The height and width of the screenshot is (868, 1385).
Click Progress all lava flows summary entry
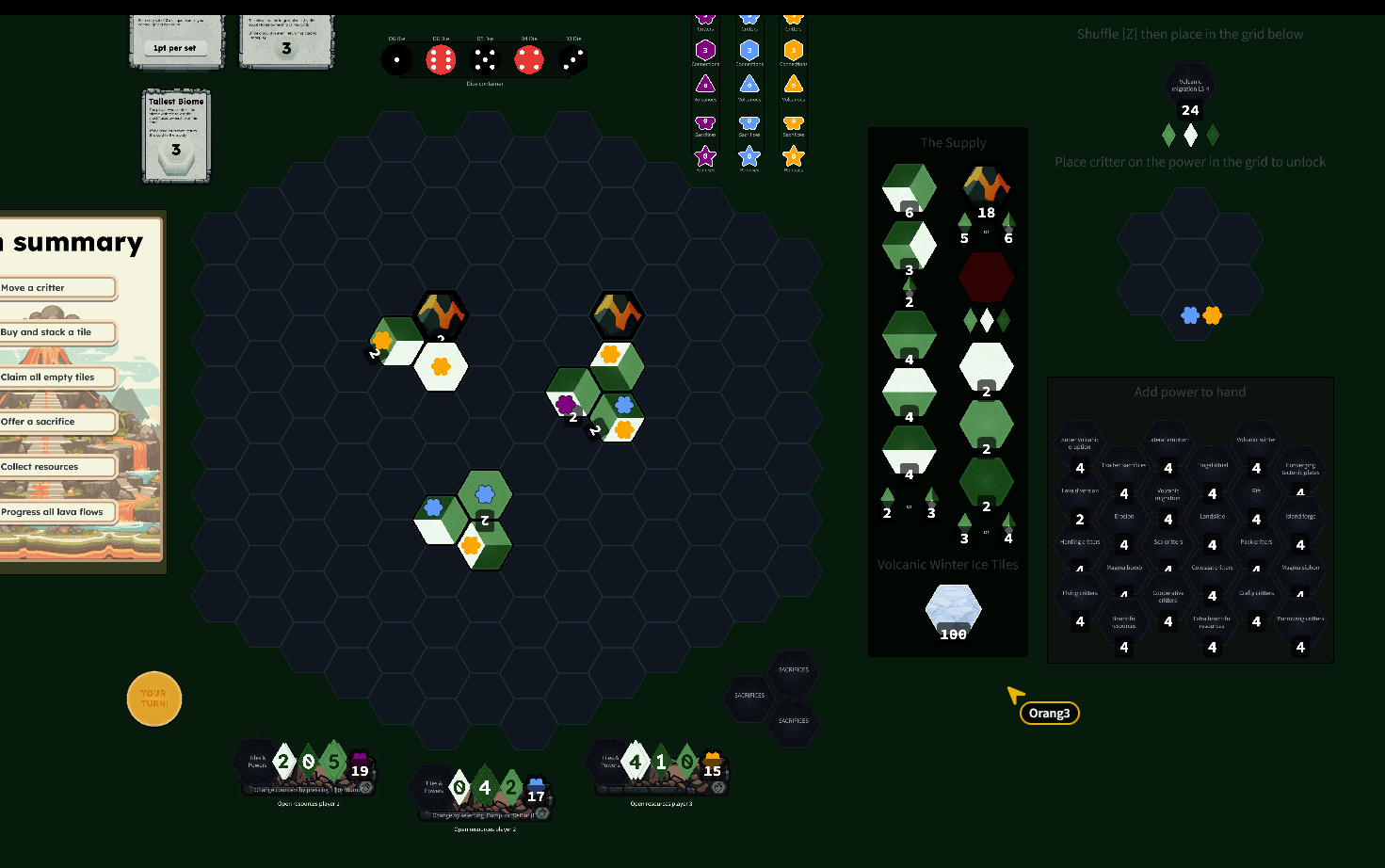point(52,512)
